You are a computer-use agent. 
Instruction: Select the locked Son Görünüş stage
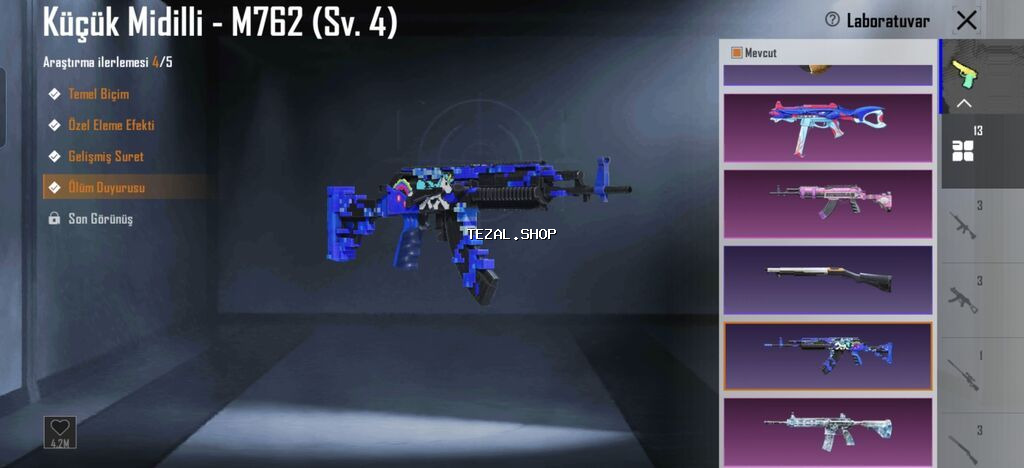99,218
